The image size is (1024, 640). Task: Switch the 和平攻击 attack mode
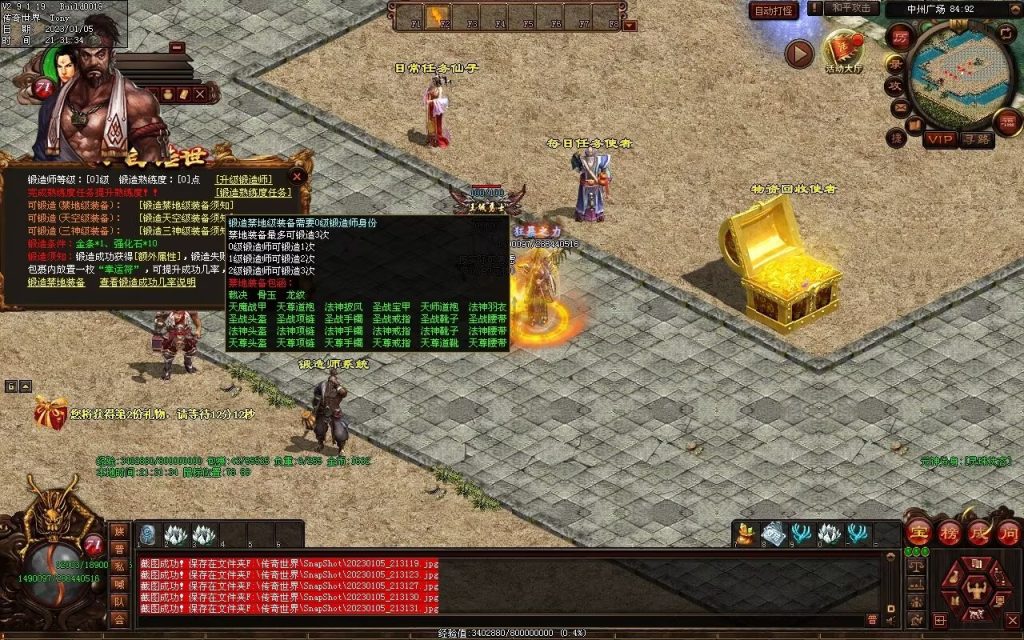852,9
